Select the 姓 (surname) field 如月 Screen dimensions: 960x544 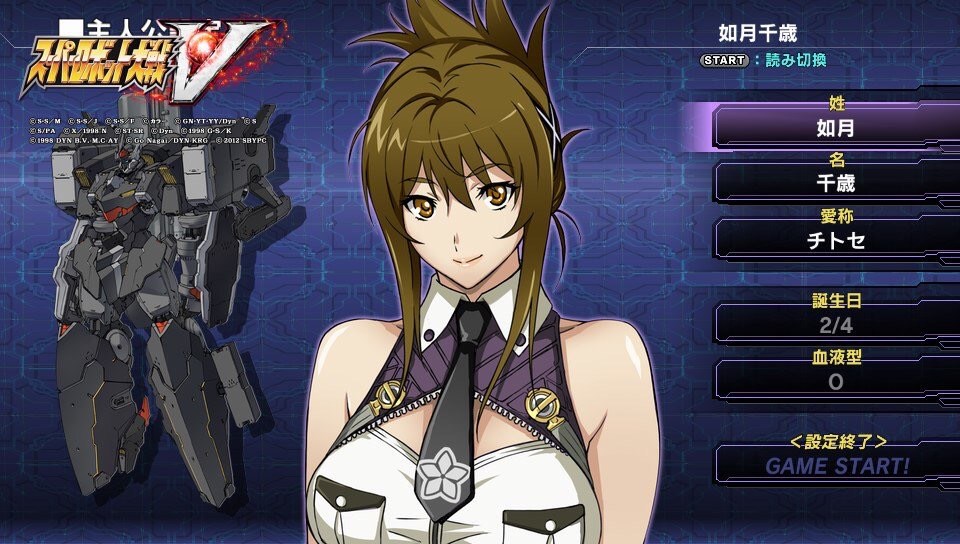[x=836, y=127]
